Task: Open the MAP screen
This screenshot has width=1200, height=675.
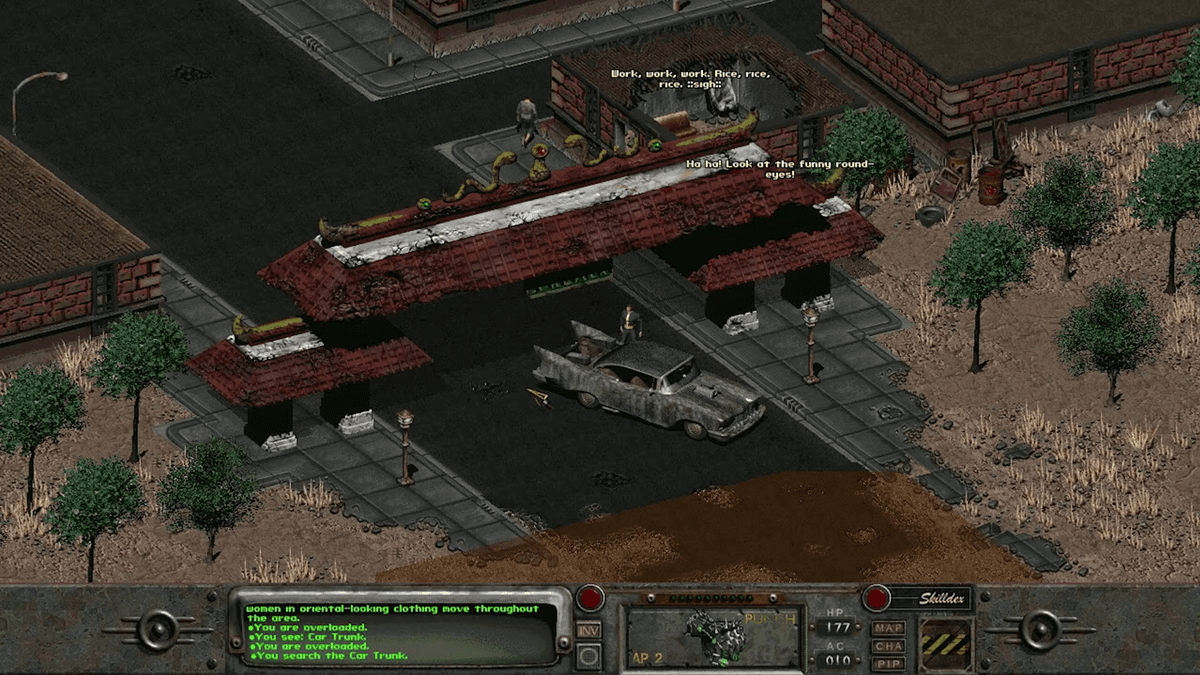Action: coord(888,629)
